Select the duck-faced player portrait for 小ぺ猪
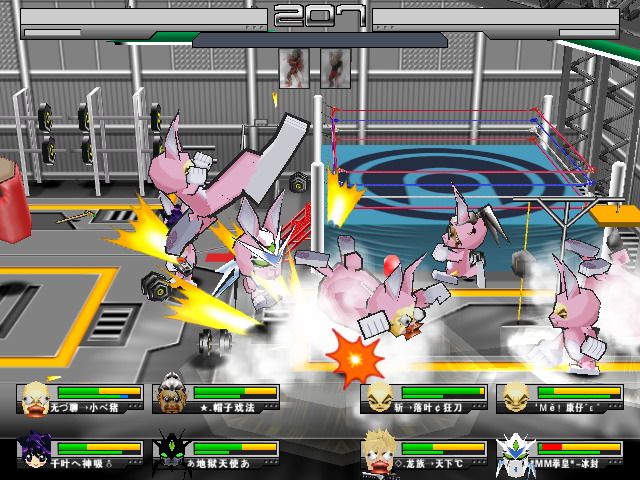 point(37,397)
